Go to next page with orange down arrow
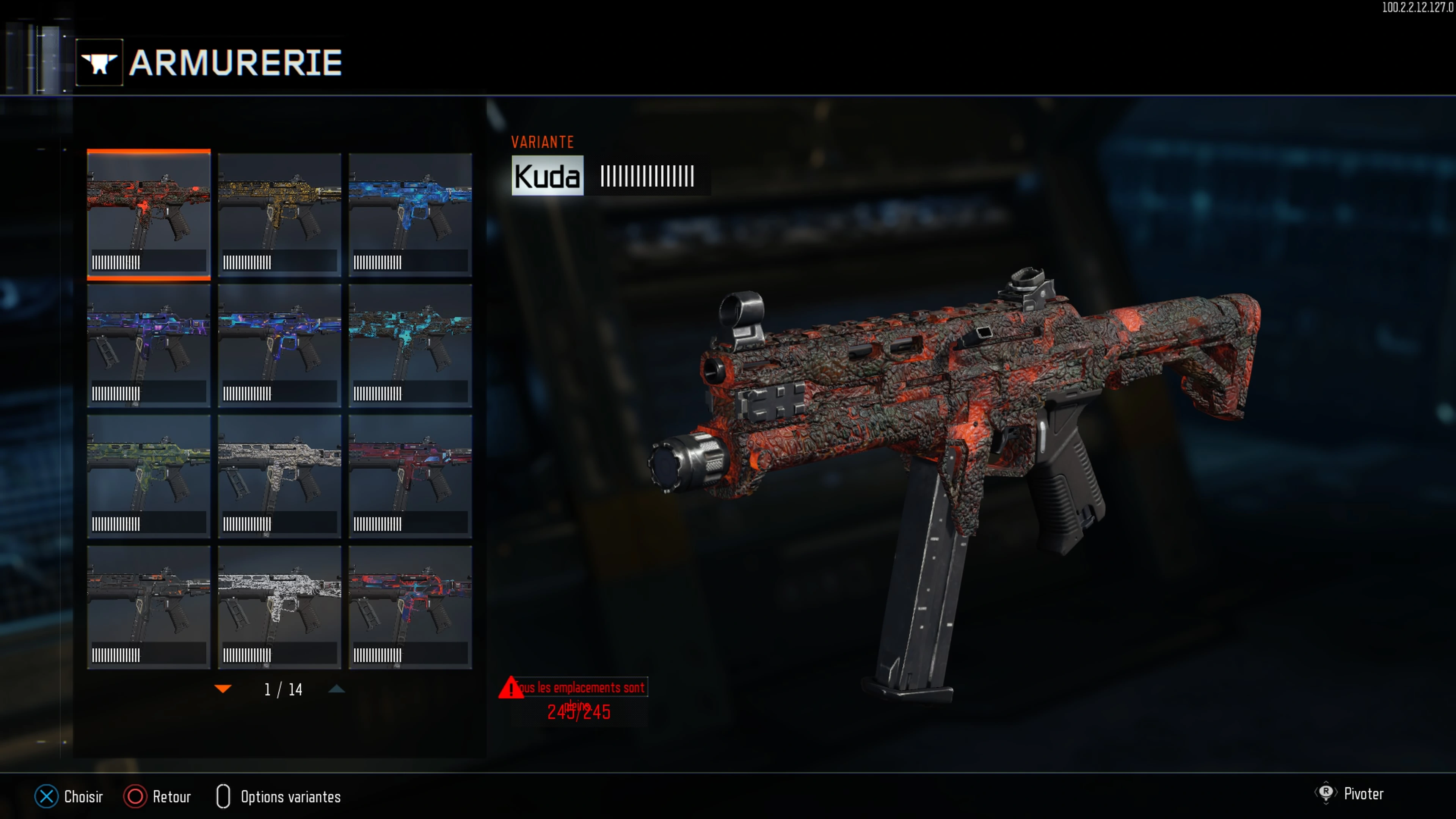Image resolution: width=1456 pixels, height=819 pixels. 223,689
